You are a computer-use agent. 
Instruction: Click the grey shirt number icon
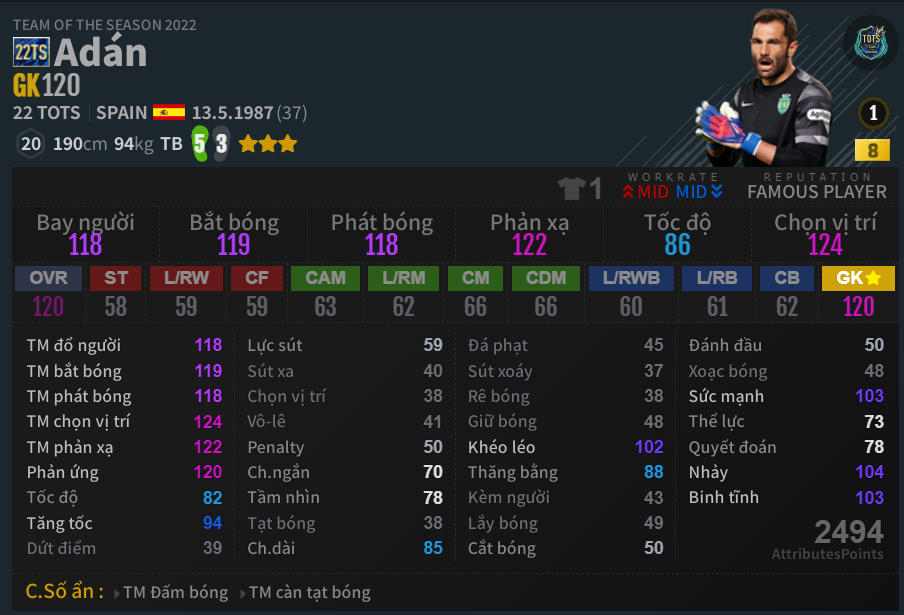click(574, 188)
